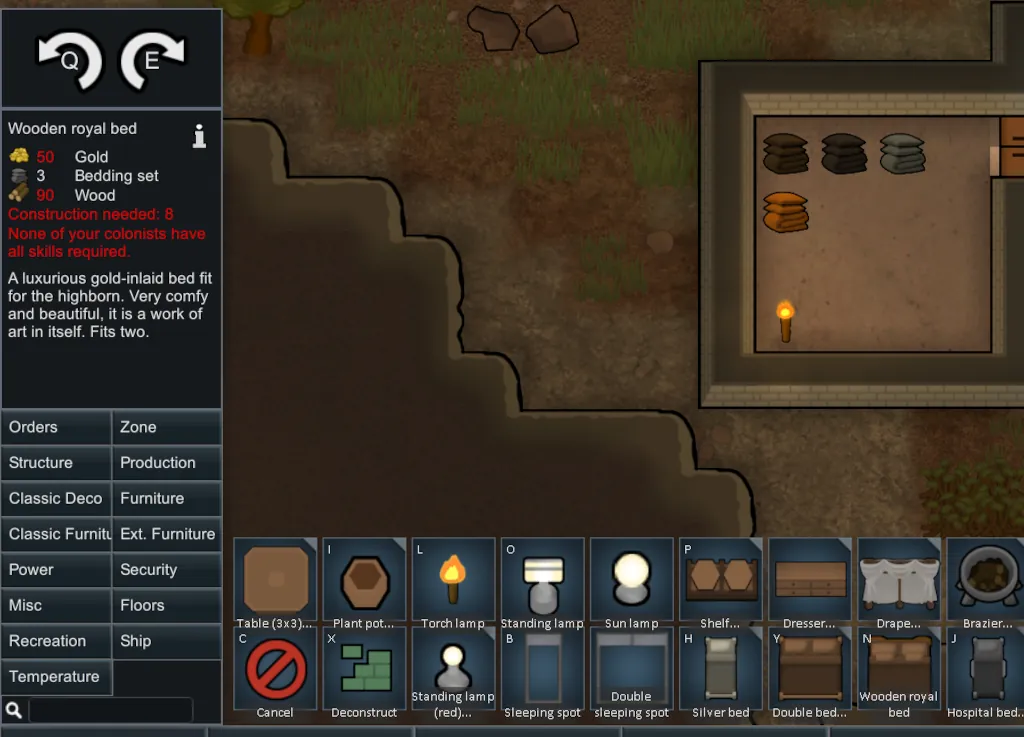The image size is (1024, 737).
Task: Select the Table (3x3) build item
Action: pyautogui.click(x=275, y=580)
